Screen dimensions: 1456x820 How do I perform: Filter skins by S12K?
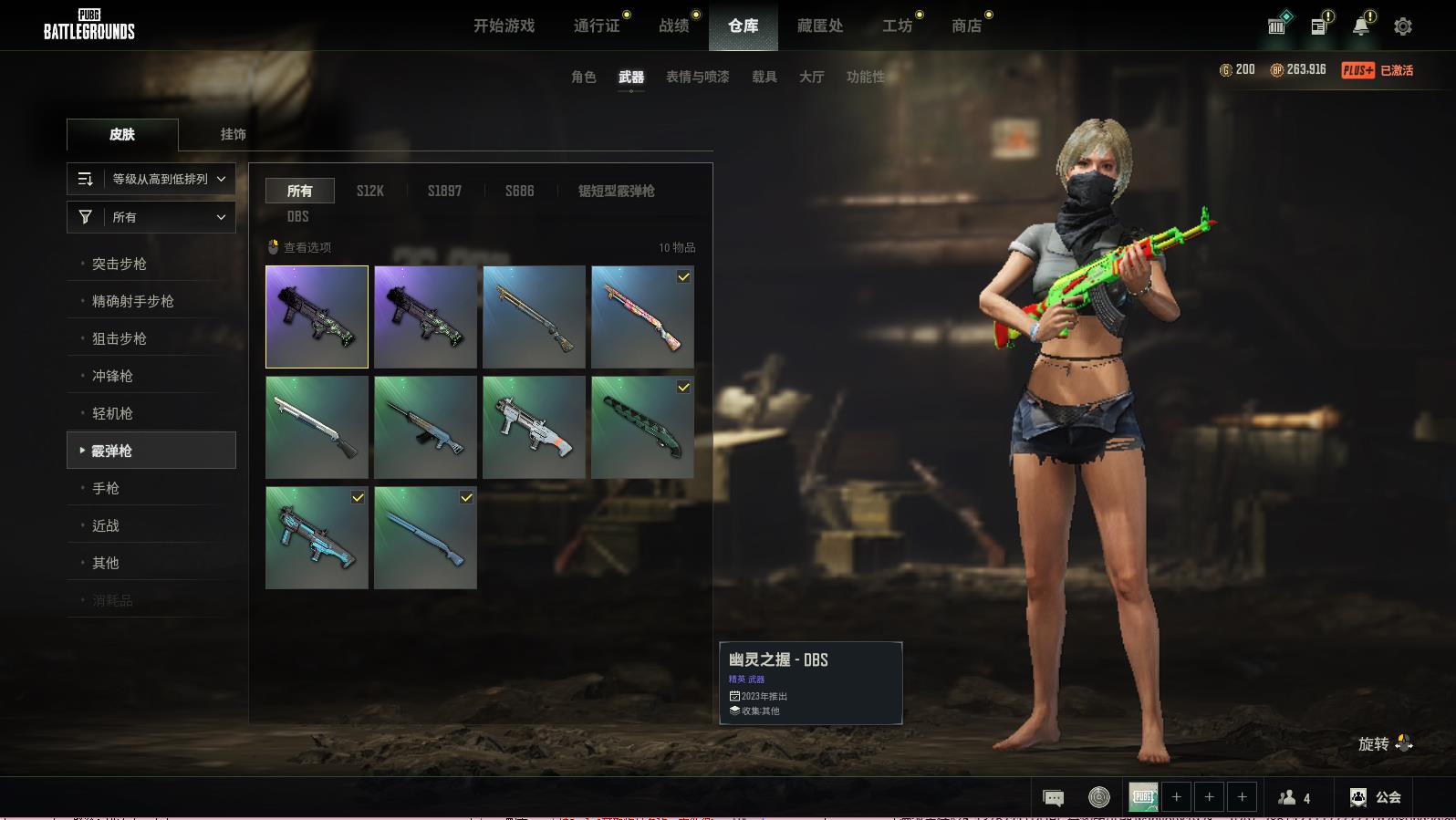point(370,191)
